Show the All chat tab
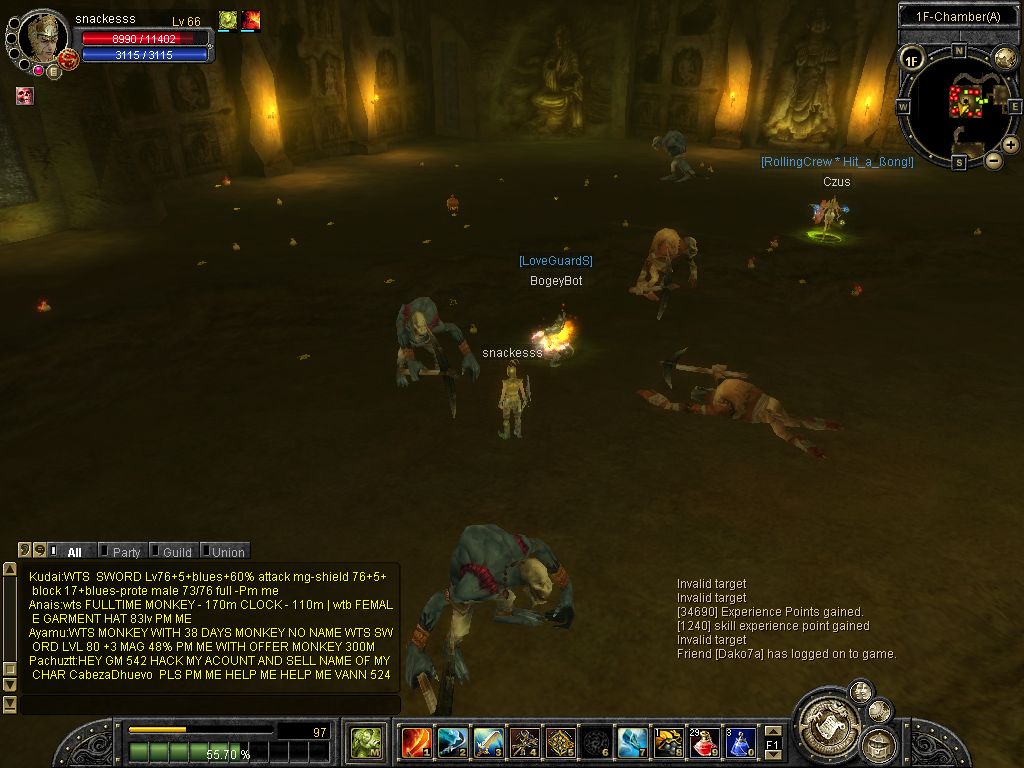This screenshot has height=768, width=1024. click(74, 551)
